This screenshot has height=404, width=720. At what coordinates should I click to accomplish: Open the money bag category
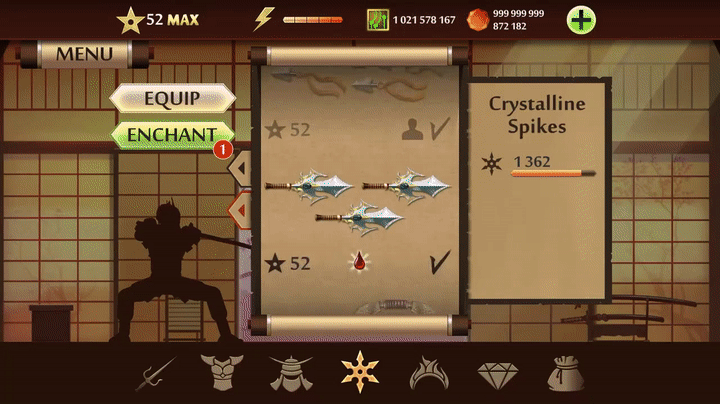click(565, 373)
